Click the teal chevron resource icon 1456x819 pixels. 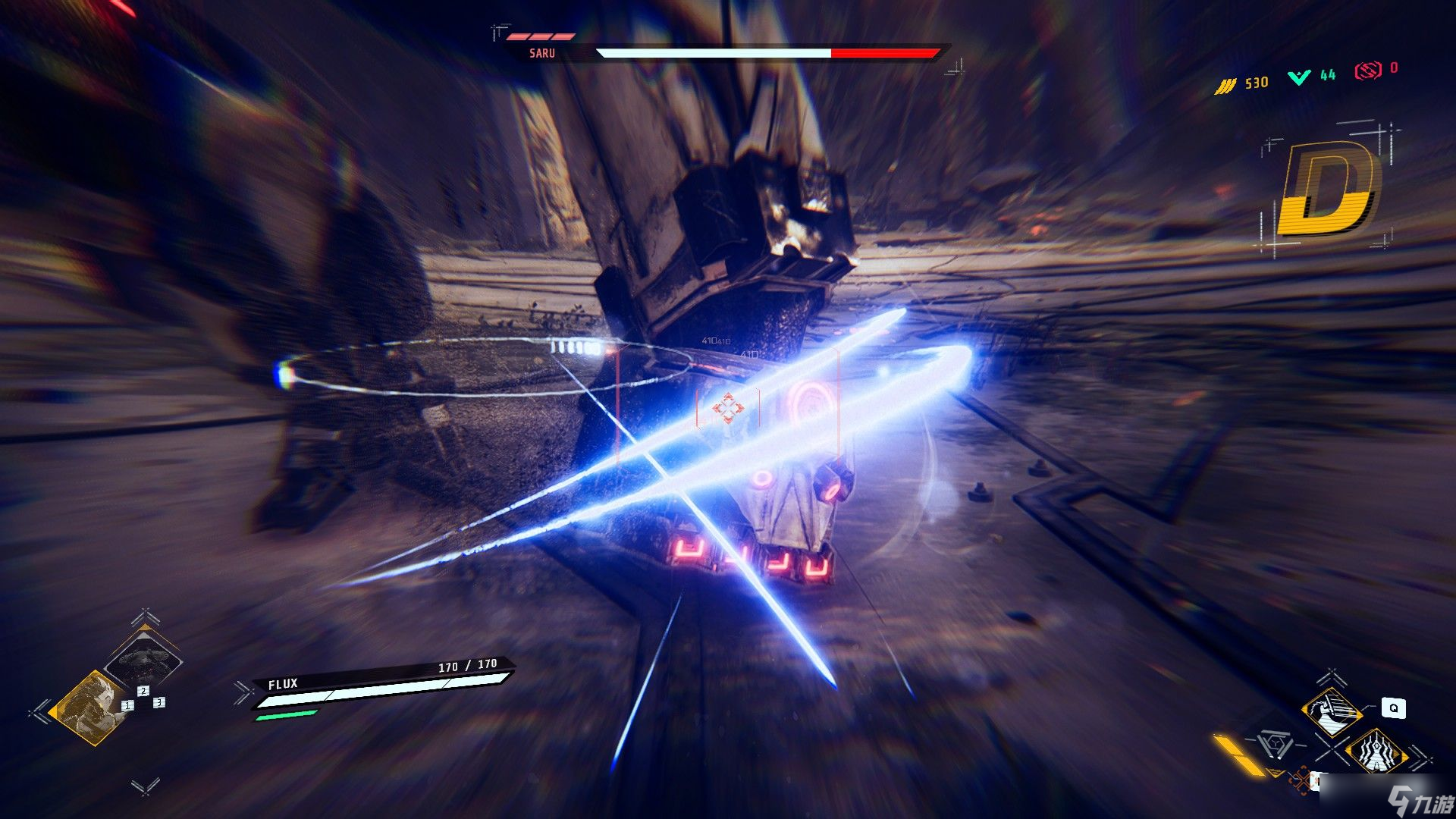(x=1299, y=77)
